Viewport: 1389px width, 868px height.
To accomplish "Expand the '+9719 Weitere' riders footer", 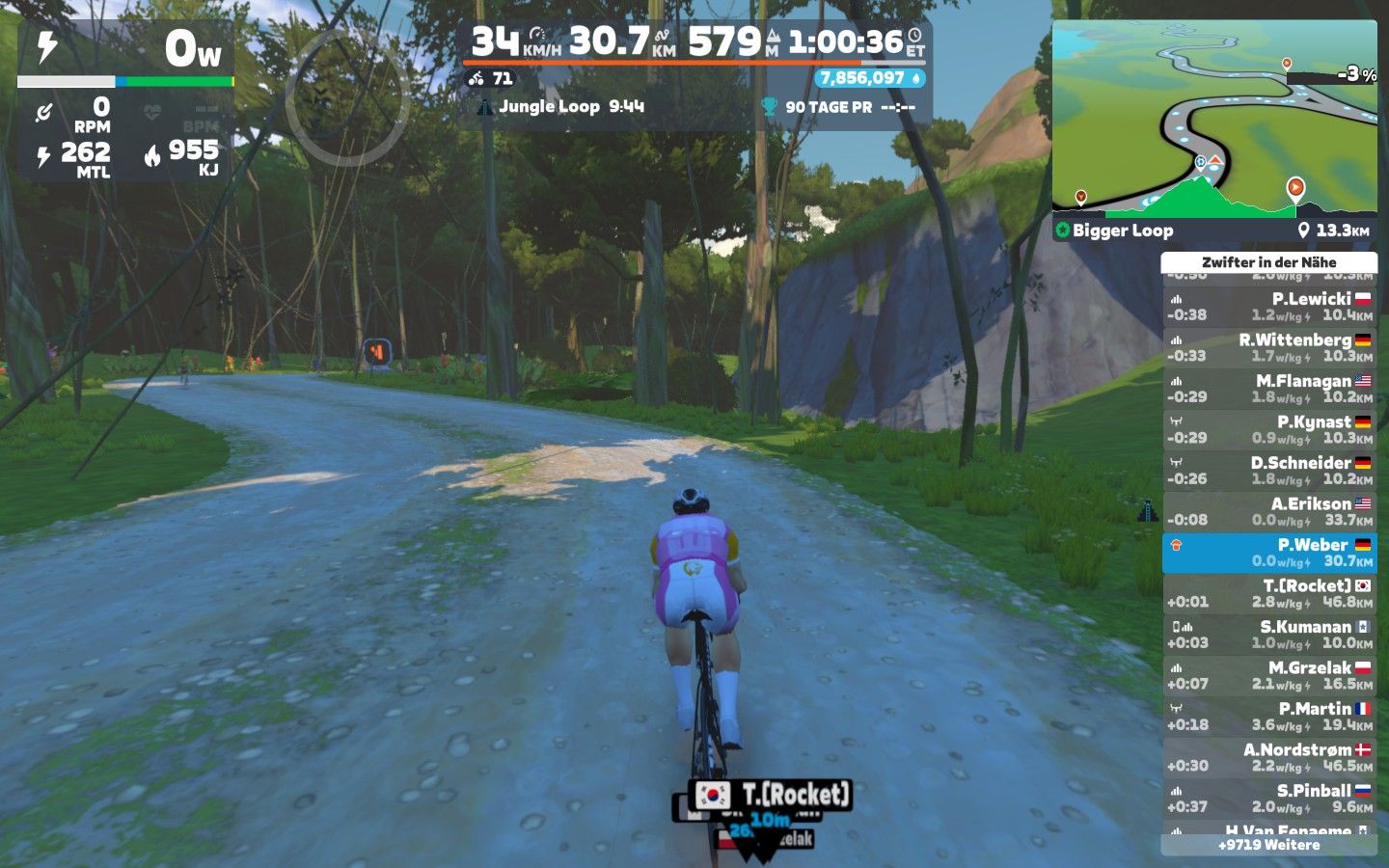I will click(1268, 845).
